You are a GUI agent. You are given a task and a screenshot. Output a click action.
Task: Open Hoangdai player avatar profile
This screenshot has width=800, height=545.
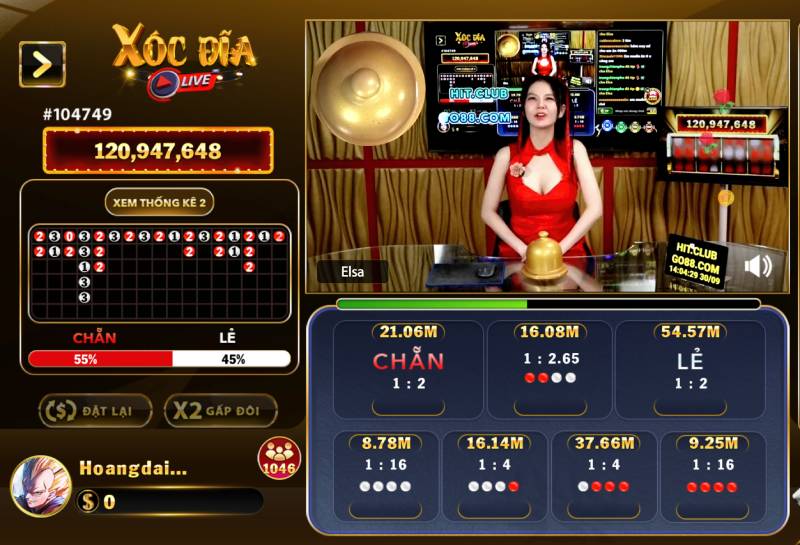(40, 486)
